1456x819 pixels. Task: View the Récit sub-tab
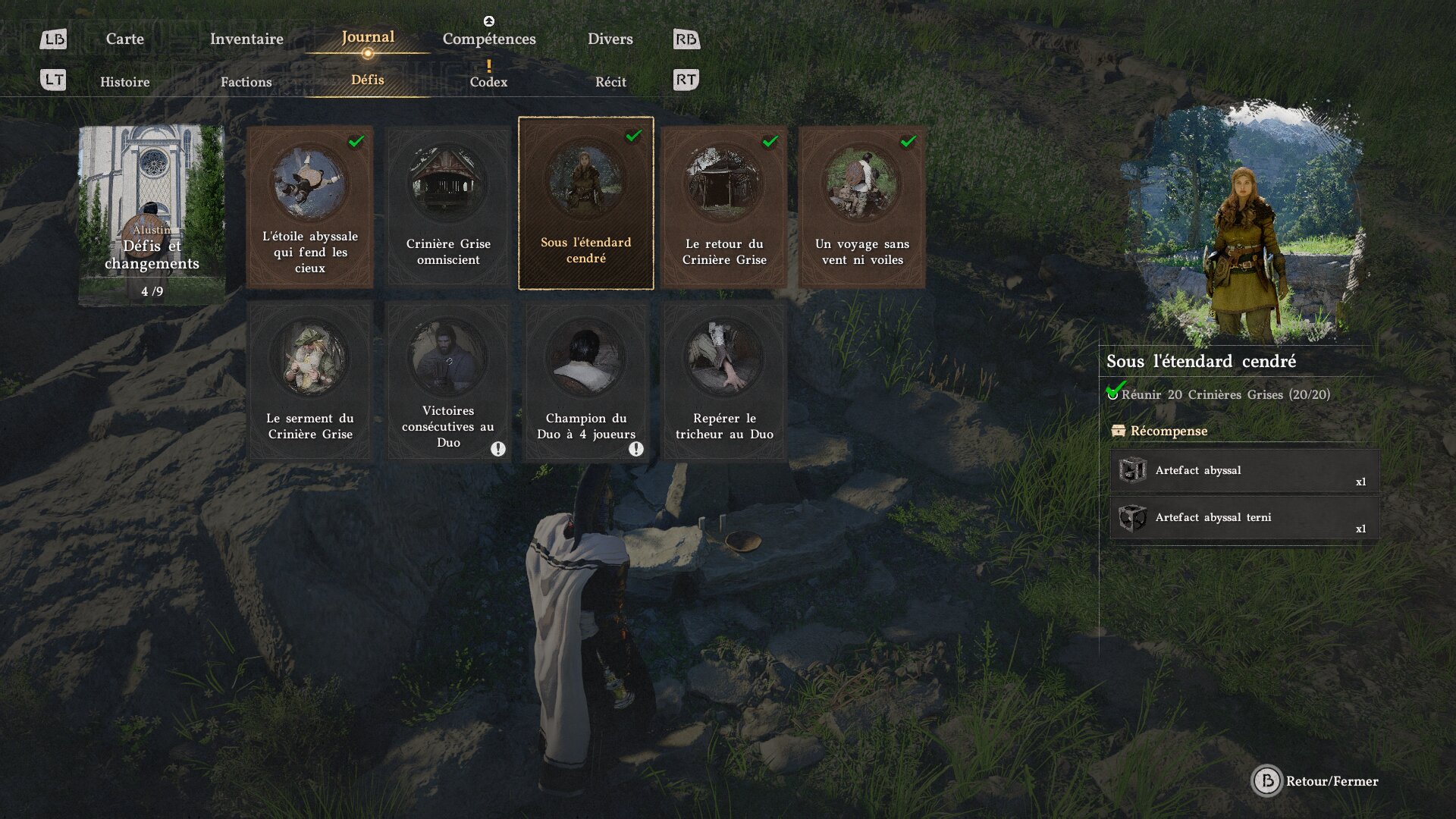610,82
